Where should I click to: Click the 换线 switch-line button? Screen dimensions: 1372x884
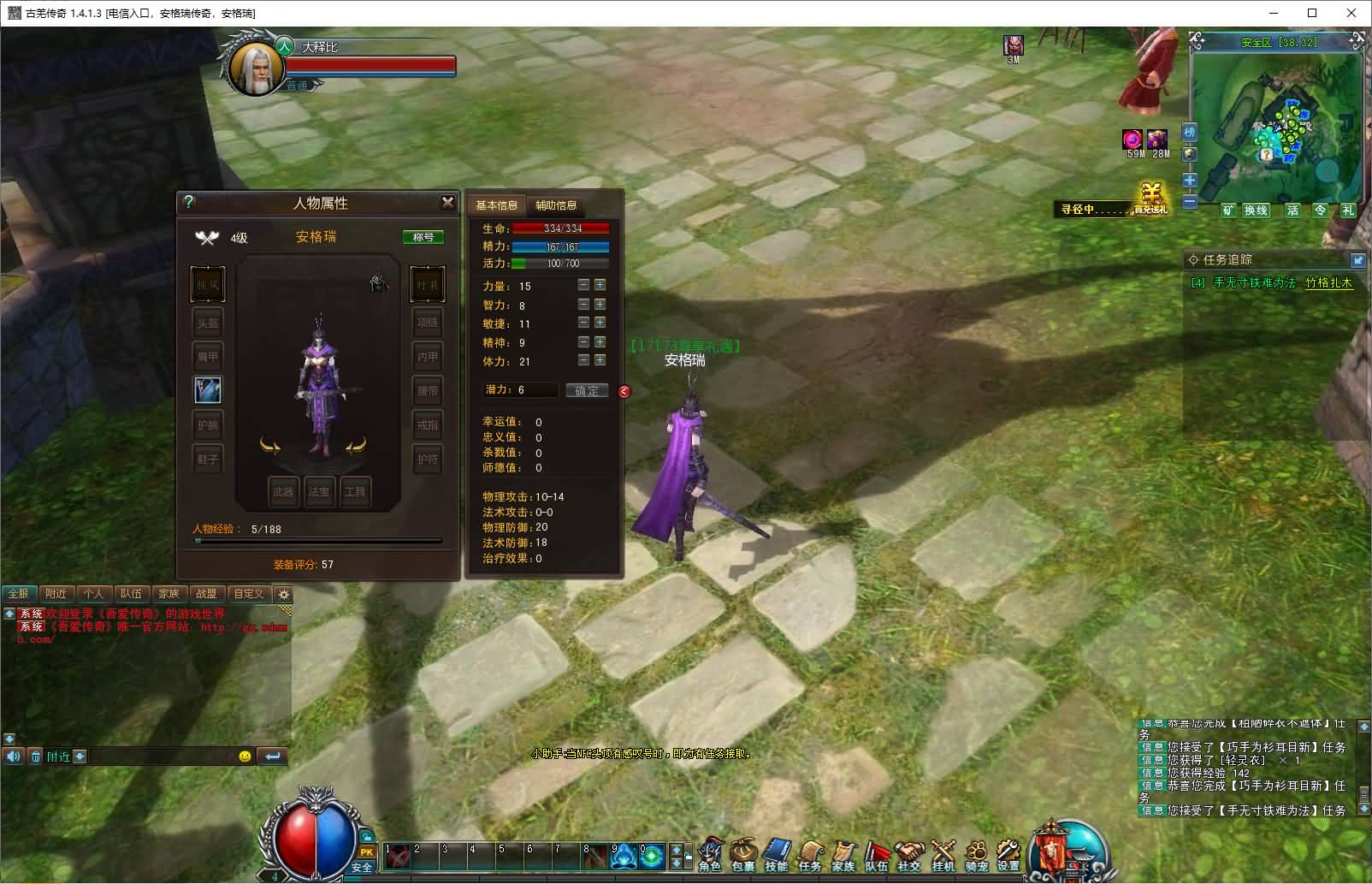click(1256, 211)
